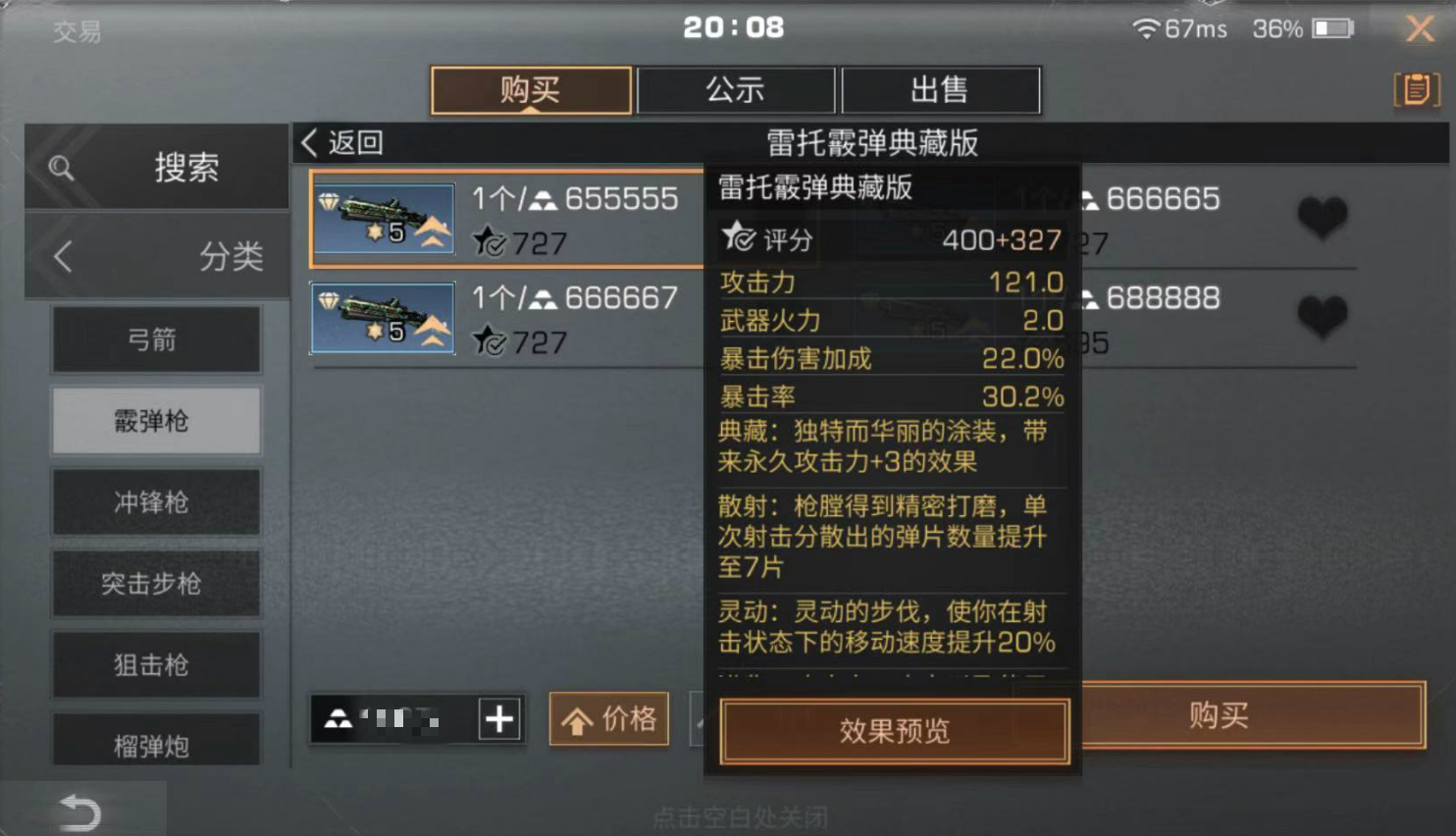Open the trade records clipboard icon
This screenshot has width=1456, height=836.
1416,88
